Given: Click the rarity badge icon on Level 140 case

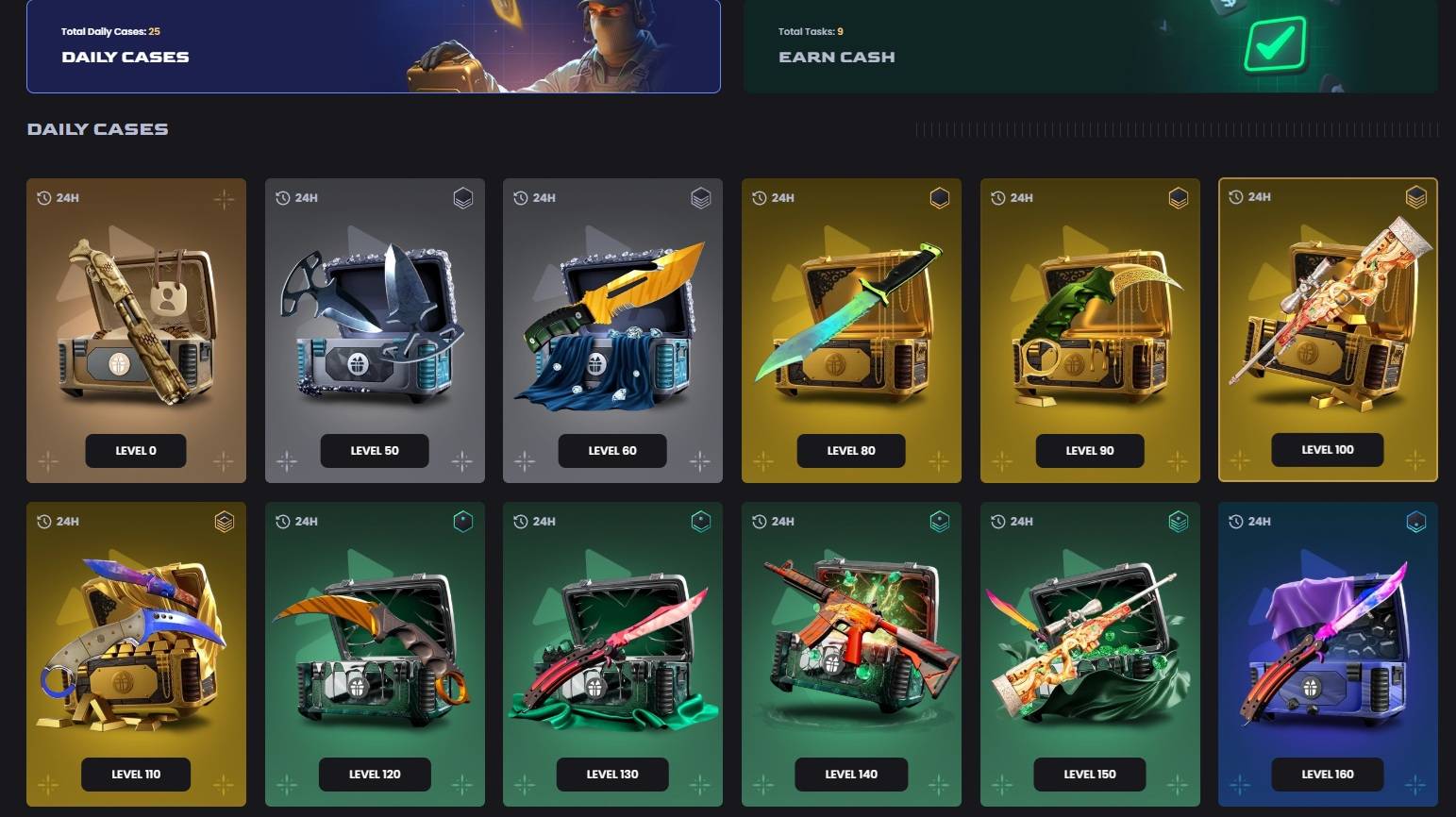Looking at the screenshot, I should pyautogui.click(x=940, y=521).
